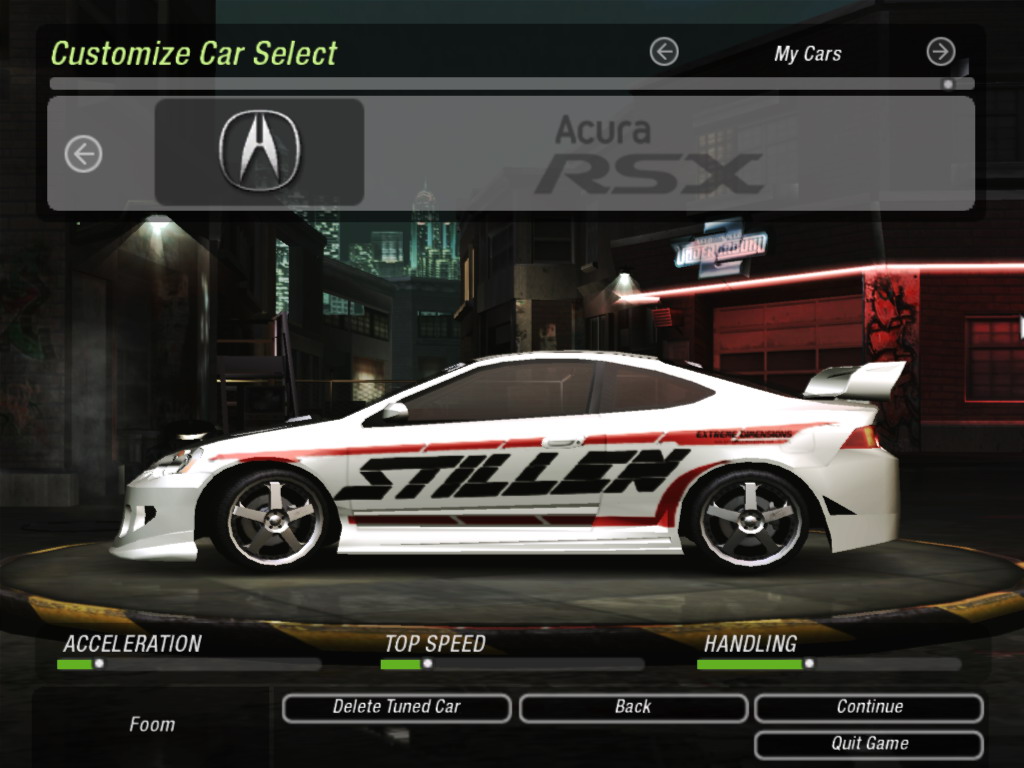Switch car category with the right arrow beside My Cars

click(940, 52)
